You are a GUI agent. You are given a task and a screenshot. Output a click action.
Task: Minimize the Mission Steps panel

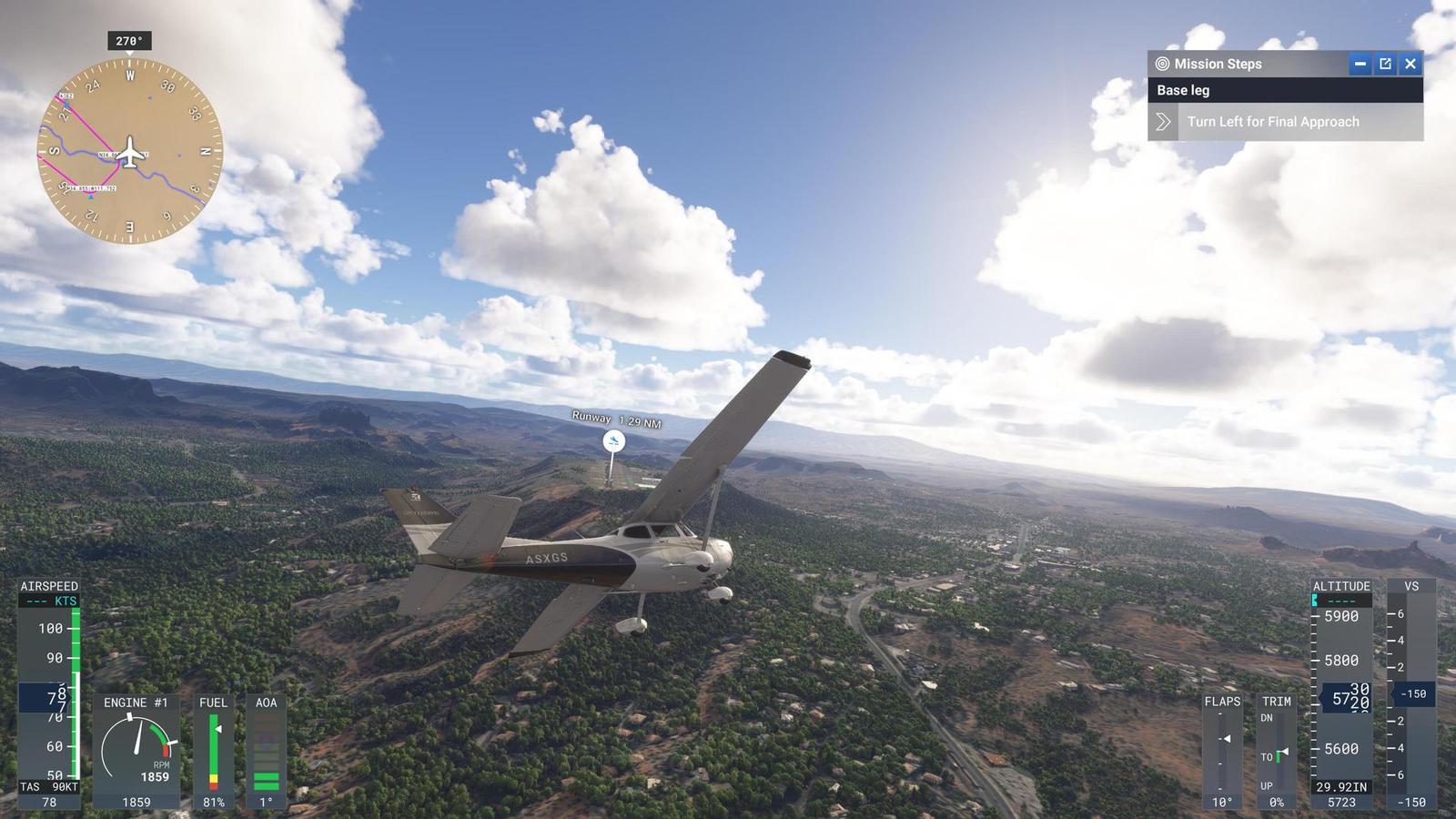click(x=1360, y=64)
